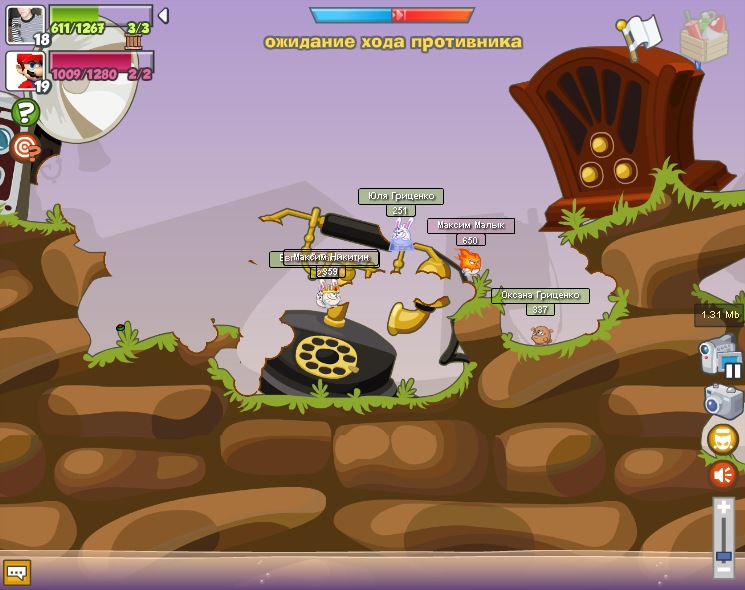Open the chat with the orange speech-bubble button
This screenshot has height=590, width=745.
pyautogui.click(x=17, y=572)
